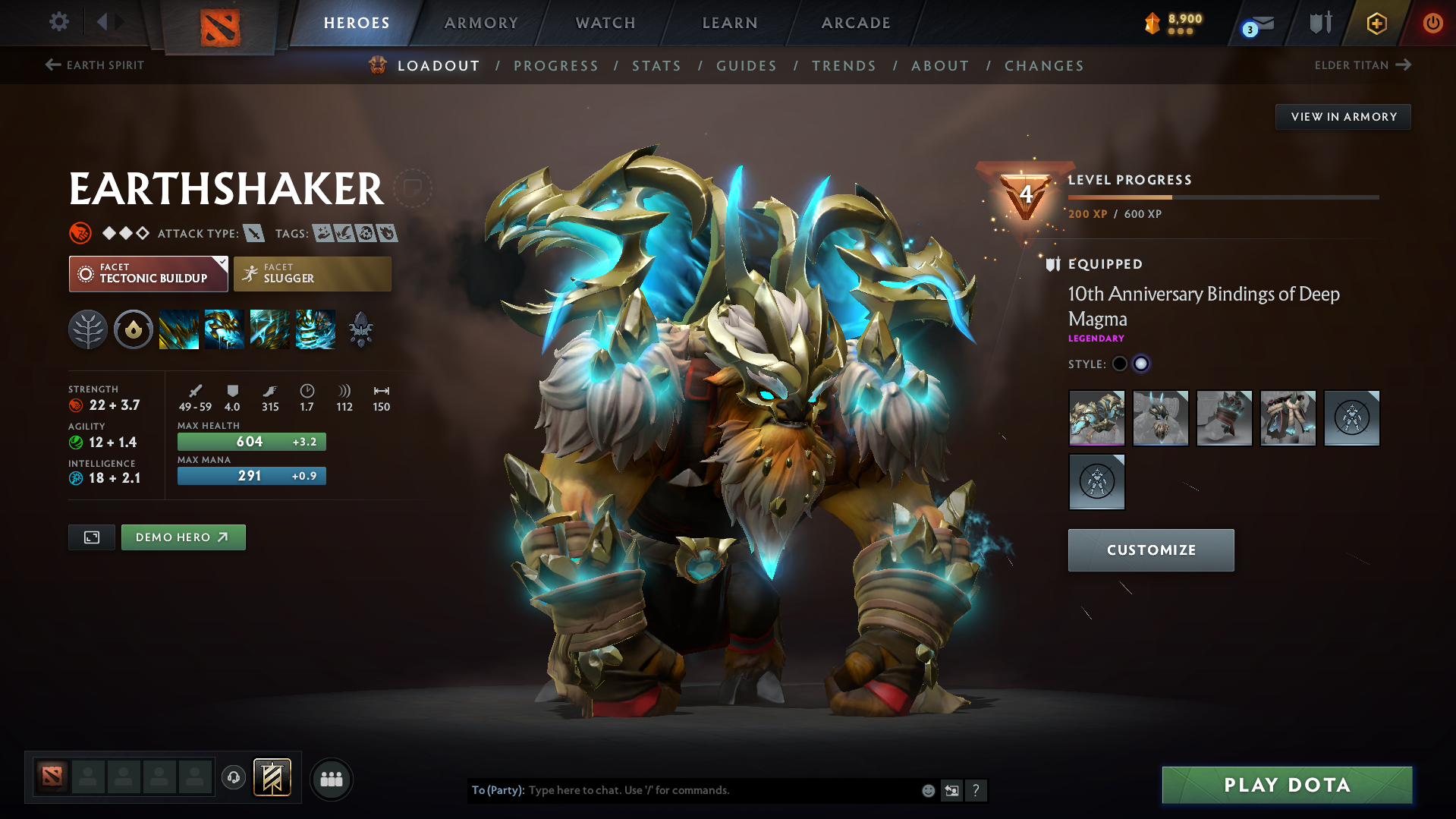Select the first equipped item thumbnail
The height and width of the screenshot is (819, 1456).
[x=1096, y=418]
